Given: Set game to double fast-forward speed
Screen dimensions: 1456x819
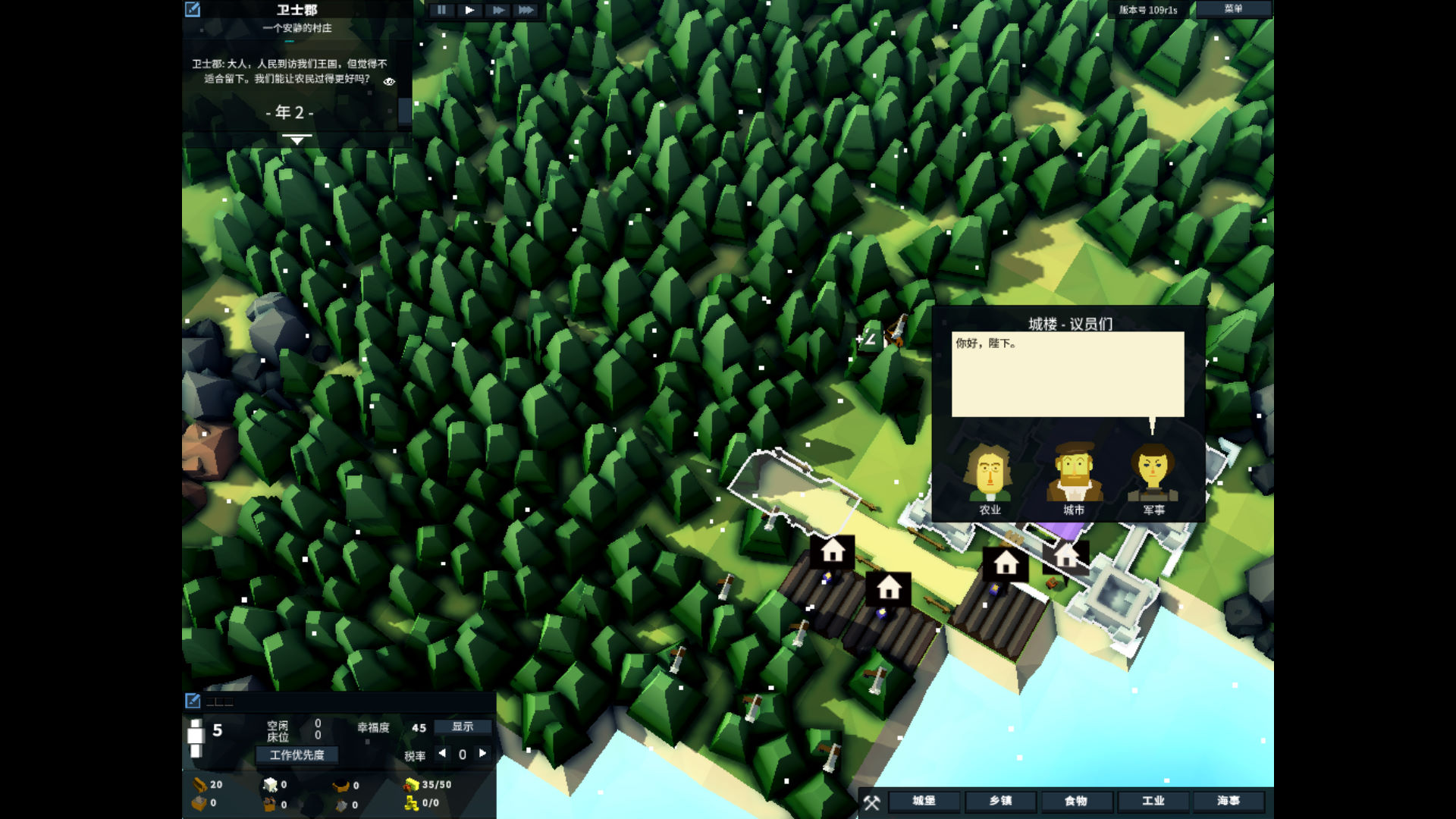Looking at the screenshot, I should [x=497, y=10].
